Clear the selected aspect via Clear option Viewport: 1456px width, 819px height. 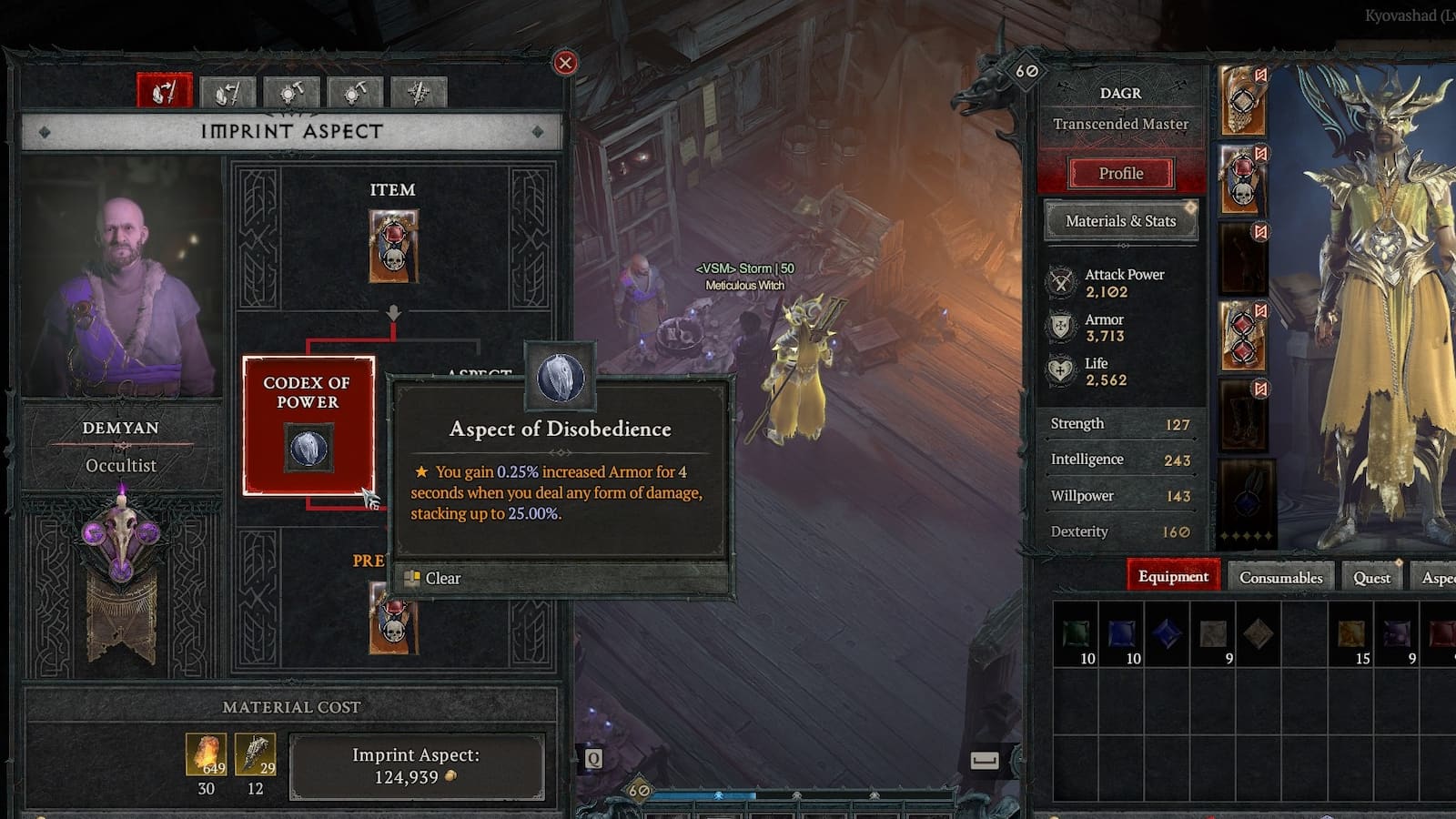tap(442, 579)
